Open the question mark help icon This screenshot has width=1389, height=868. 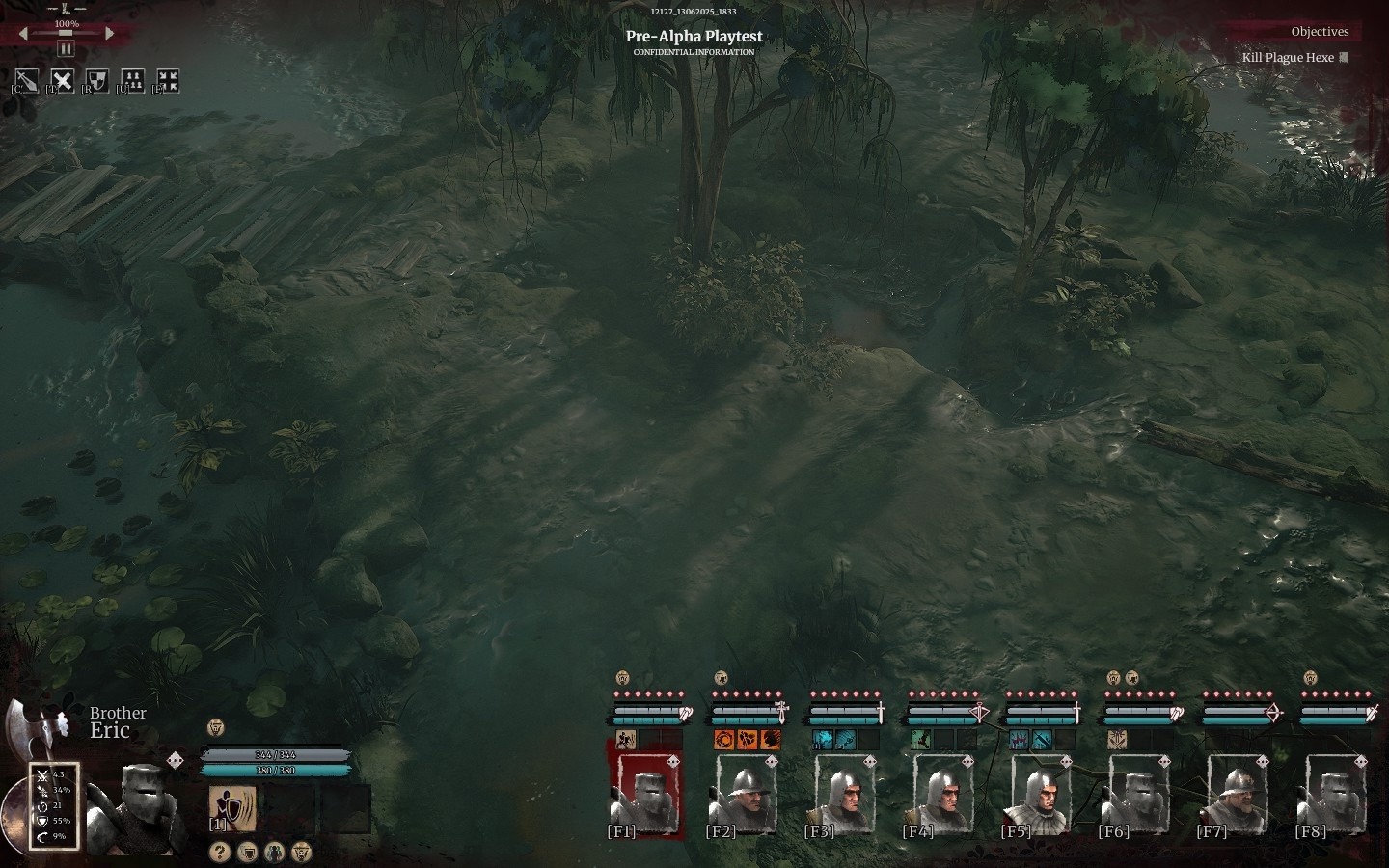click(x=220, y=852)
